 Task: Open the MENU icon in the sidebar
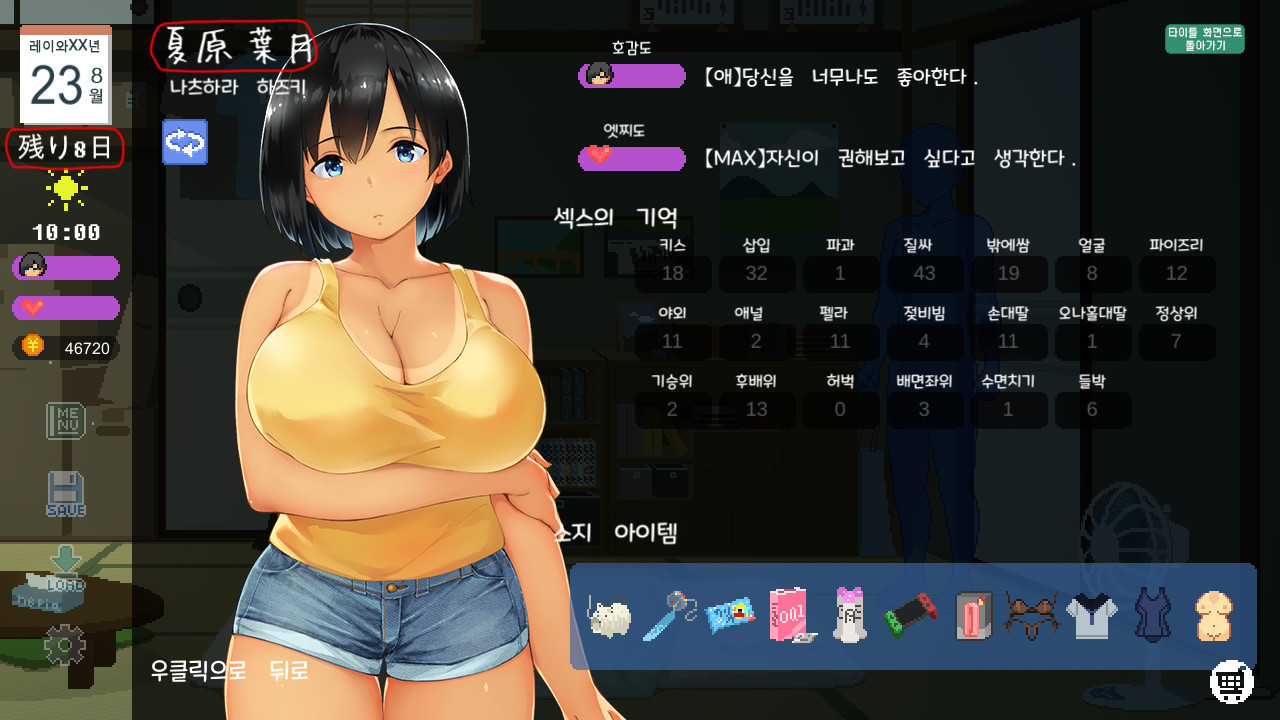point(66,420)
